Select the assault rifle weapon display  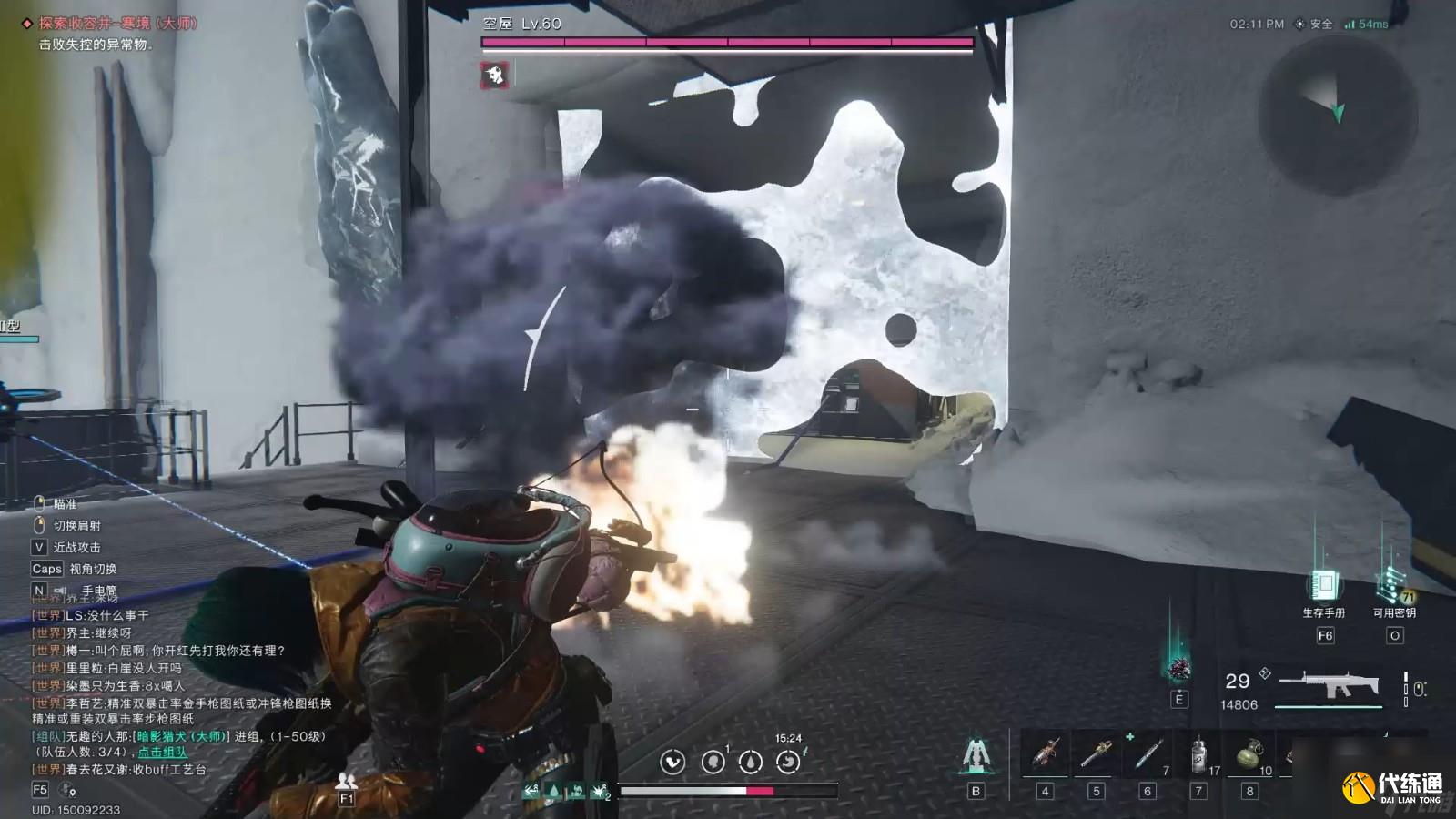[1330, 684]
